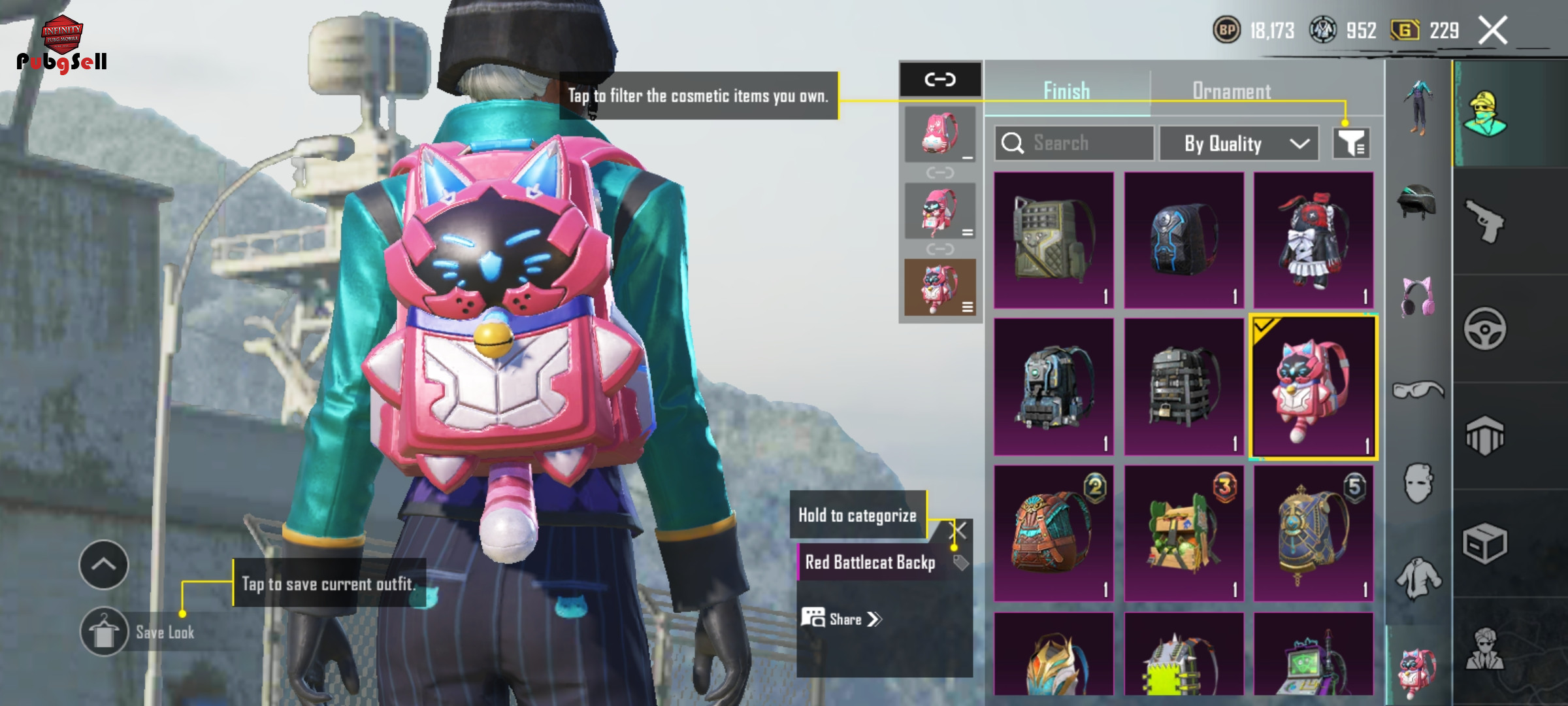
Task: Open the helmet category
Action: pyautogui.click(x=1416, y=203)
